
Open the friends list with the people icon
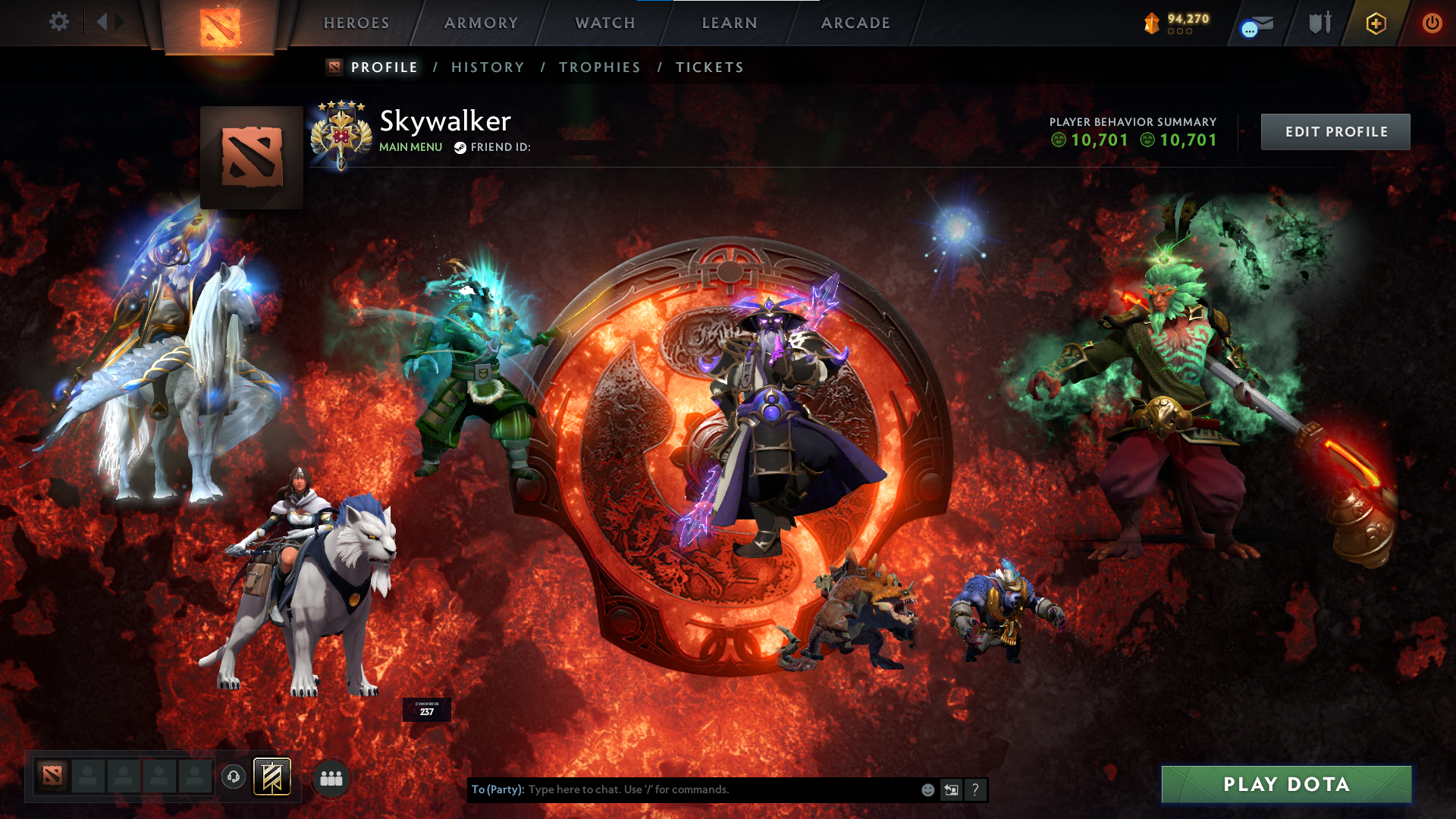point(331,777)
